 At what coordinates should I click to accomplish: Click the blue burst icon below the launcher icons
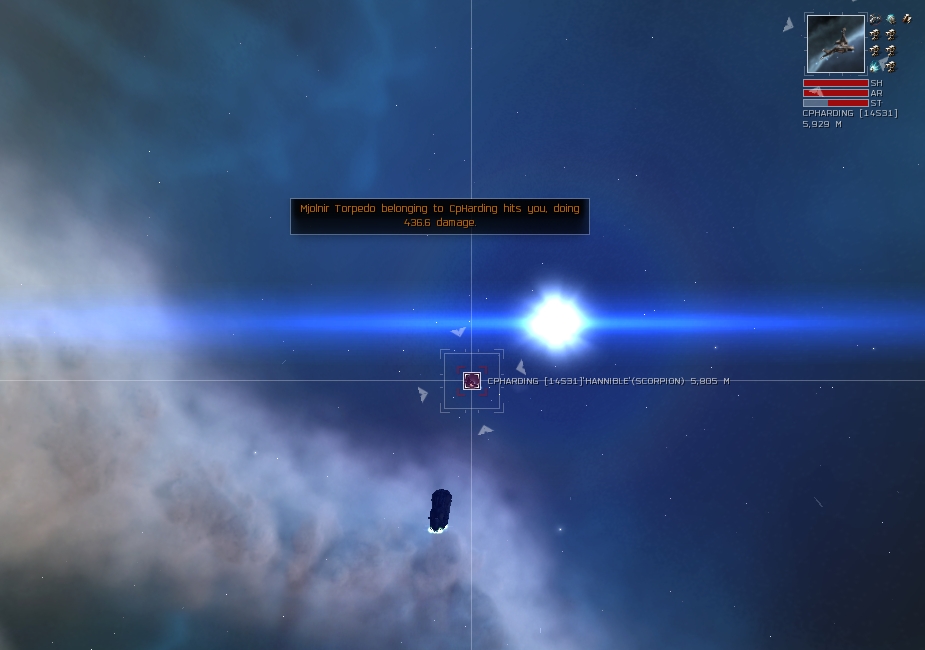875,67
